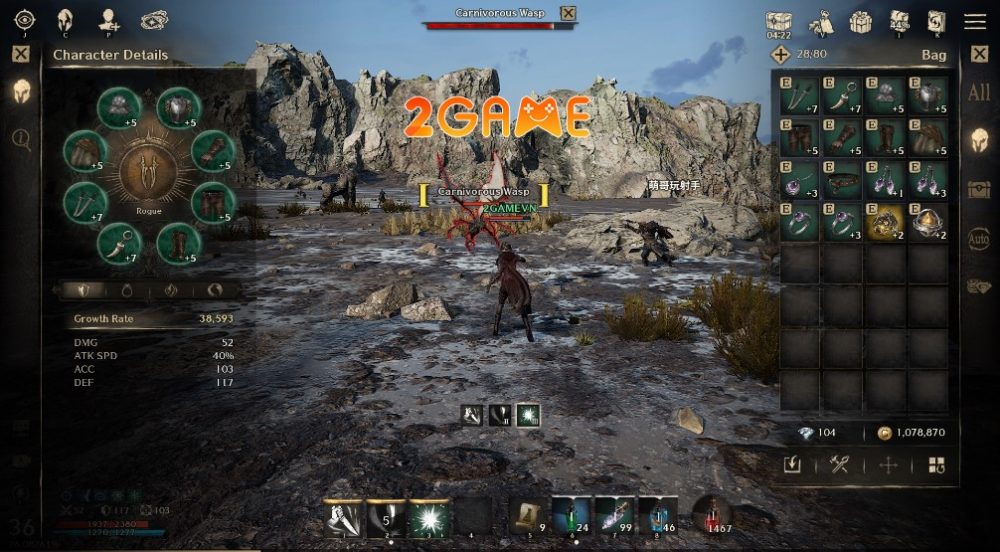Use the red health potion showing 1467
This screenshot has height=552, width=1000.
tap(711, 513)
